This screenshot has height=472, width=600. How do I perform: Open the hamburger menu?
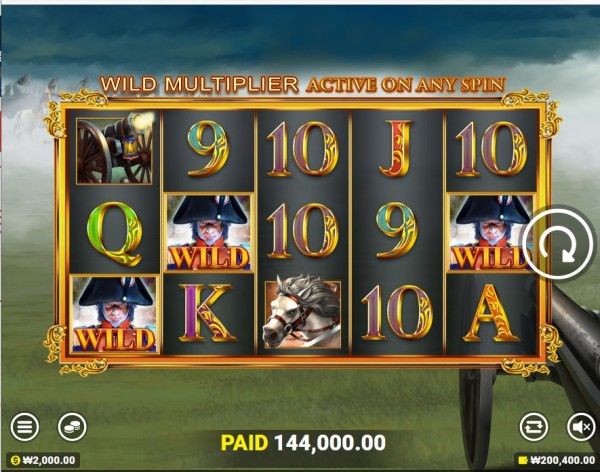pos(25,427)
